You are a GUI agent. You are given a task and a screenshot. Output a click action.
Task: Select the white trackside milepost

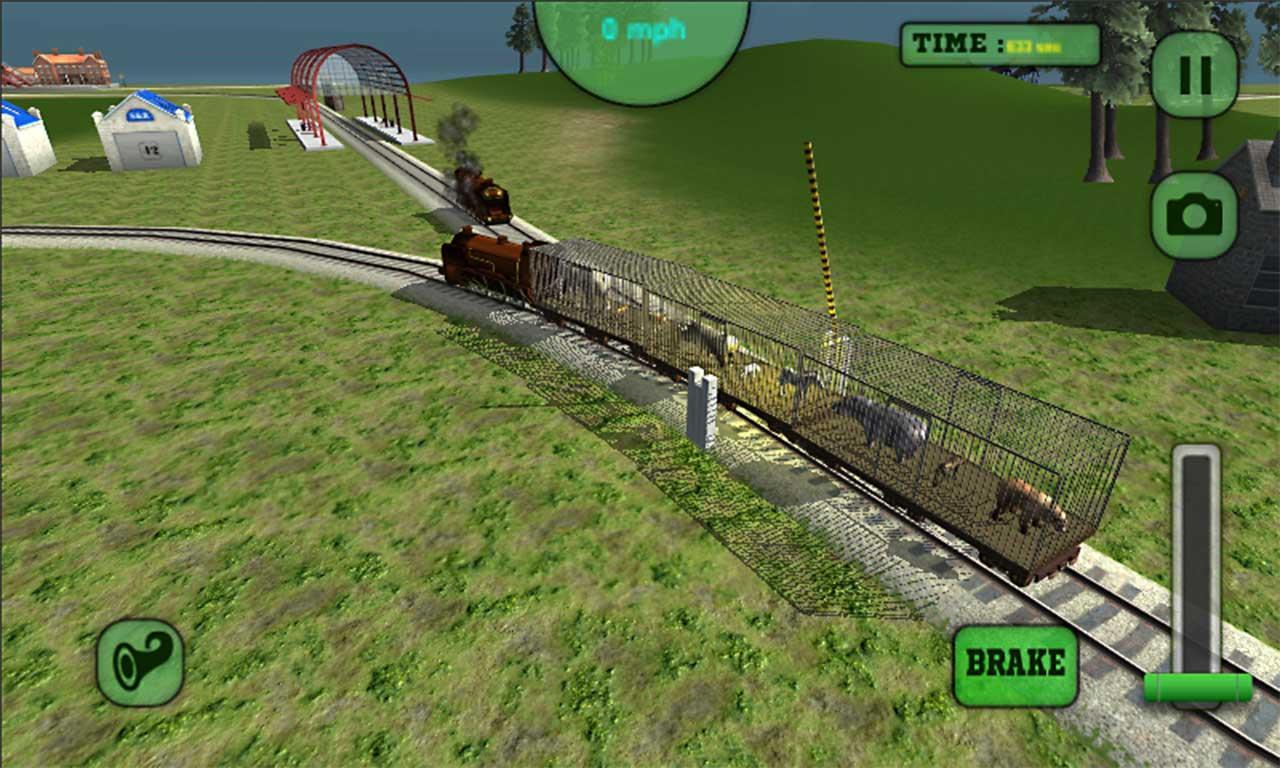click(x=703, y=410)
